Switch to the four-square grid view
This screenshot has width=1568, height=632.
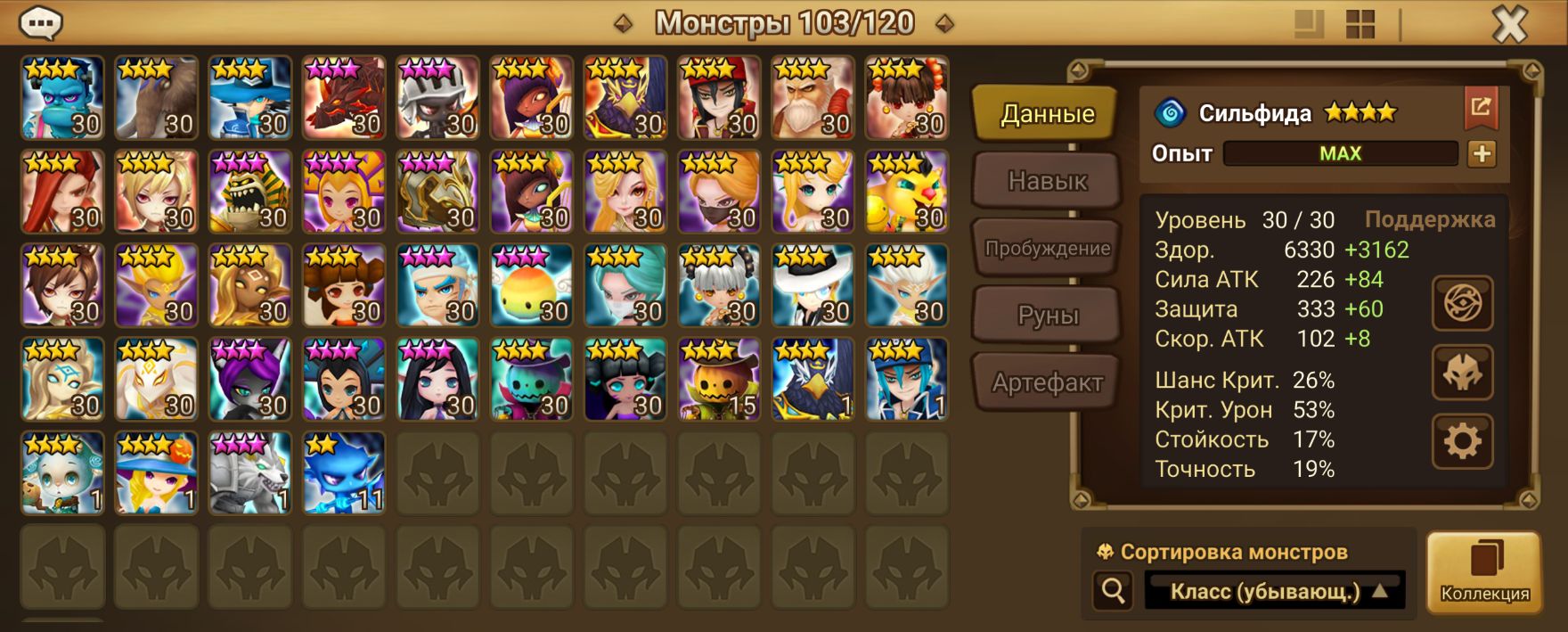coord(1360,24)
